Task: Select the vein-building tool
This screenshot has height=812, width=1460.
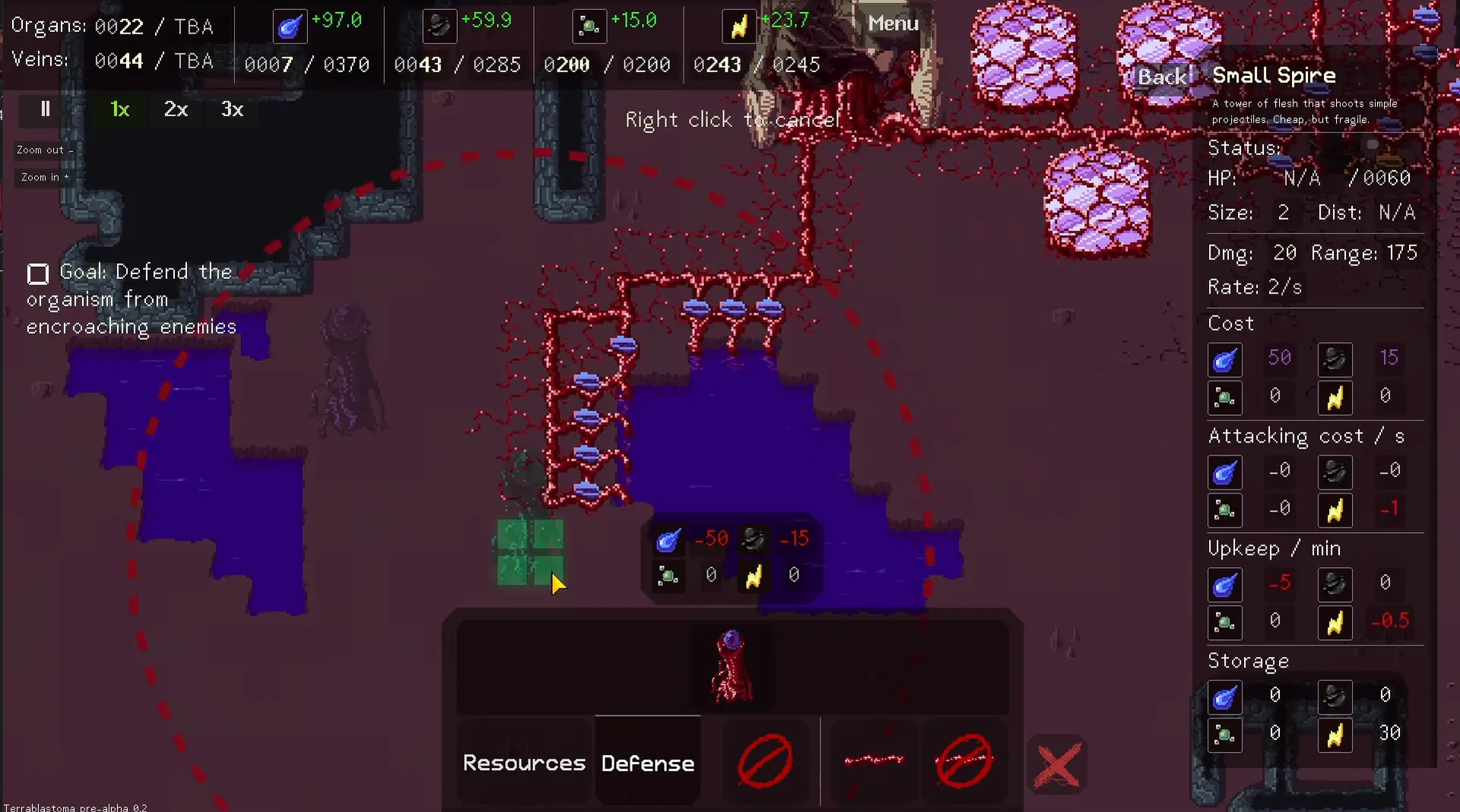Action: [874, 760]
